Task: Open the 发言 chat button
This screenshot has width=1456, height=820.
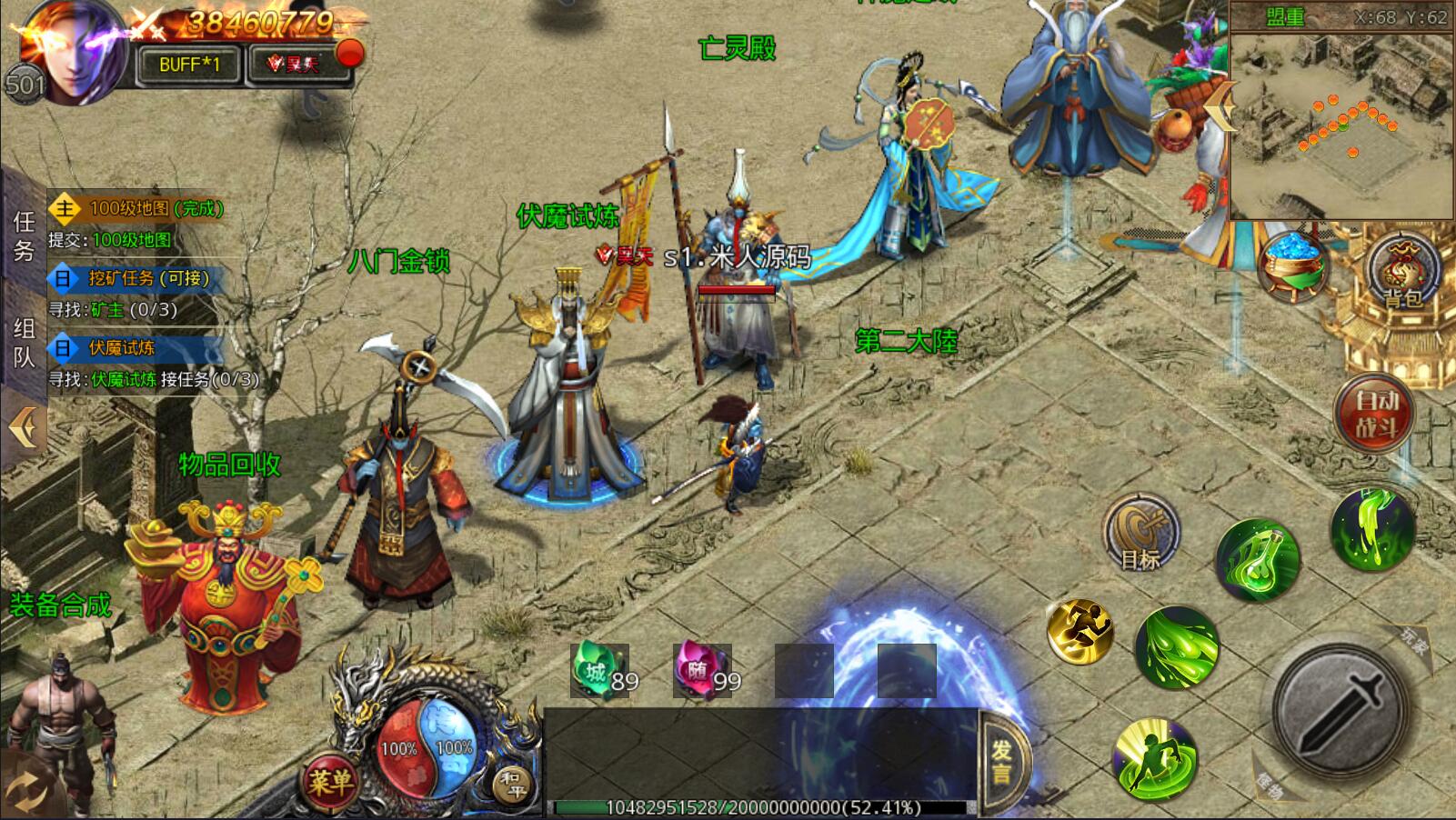Action: coord(1001,762)
